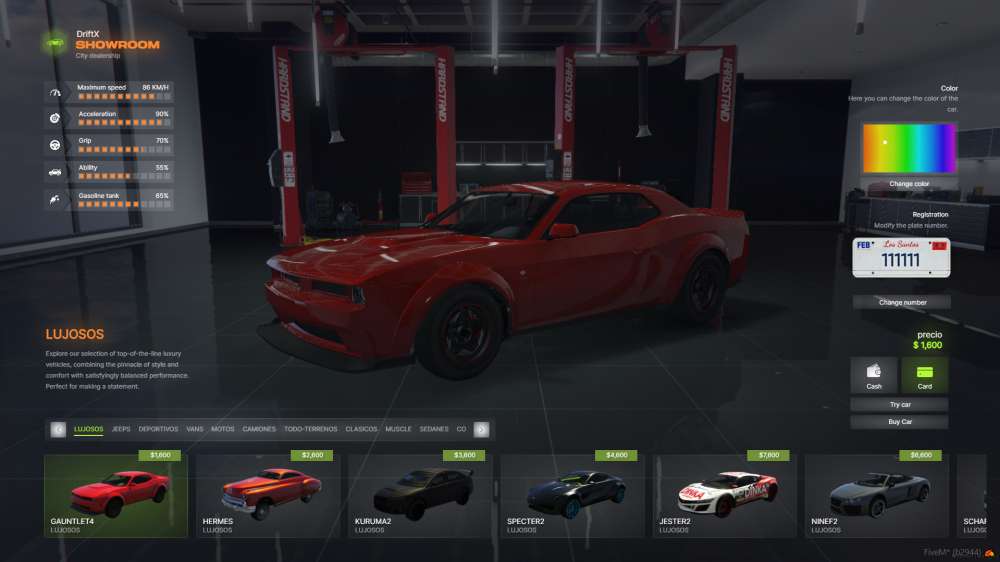
Task: Click the Try car button
Action: coord(899,405)
